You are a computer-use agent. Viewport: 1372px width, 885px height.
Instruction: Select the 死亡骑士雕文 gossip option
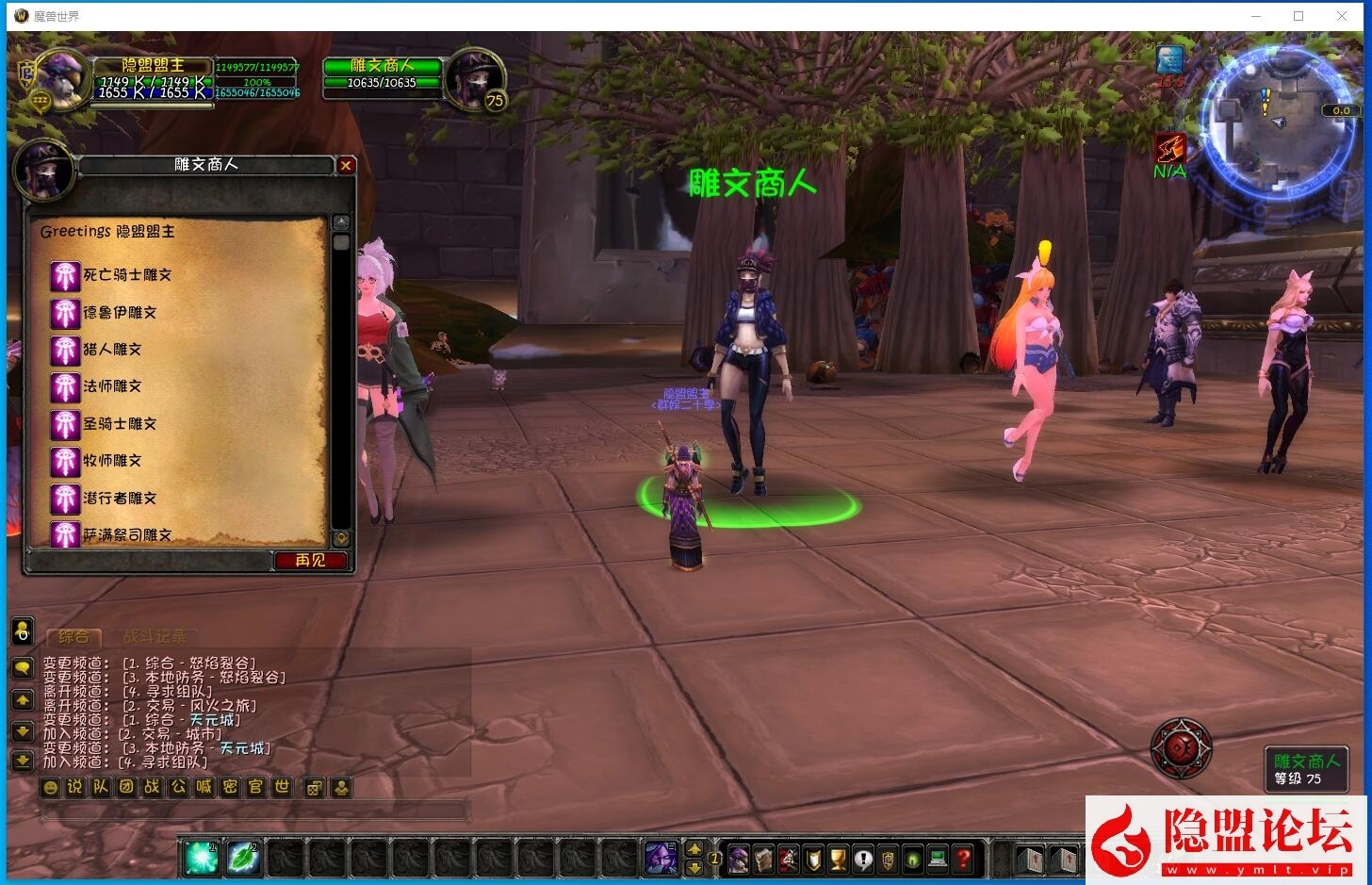point(127,275)
